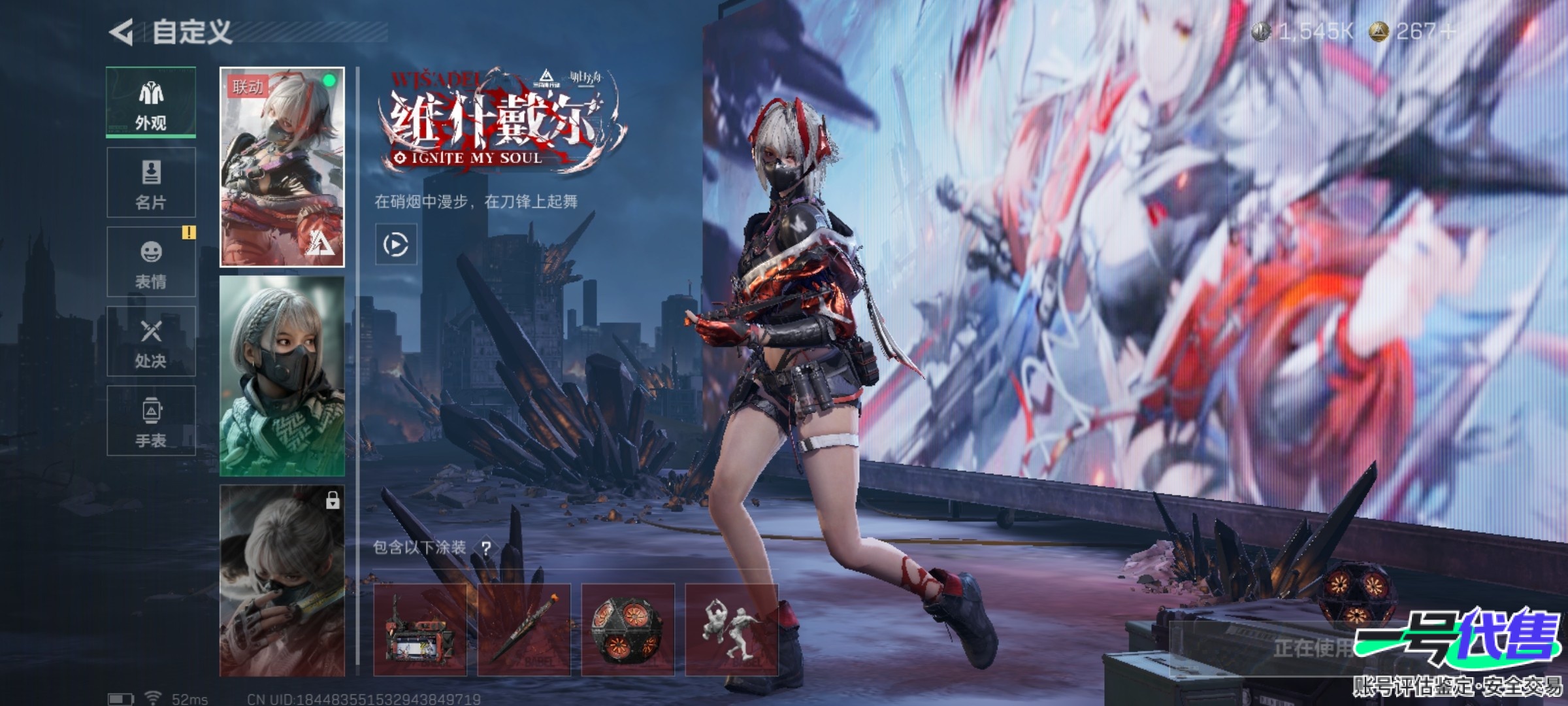
Task: View the dagger knife item in bundle
Action: [x=524, y=630]
